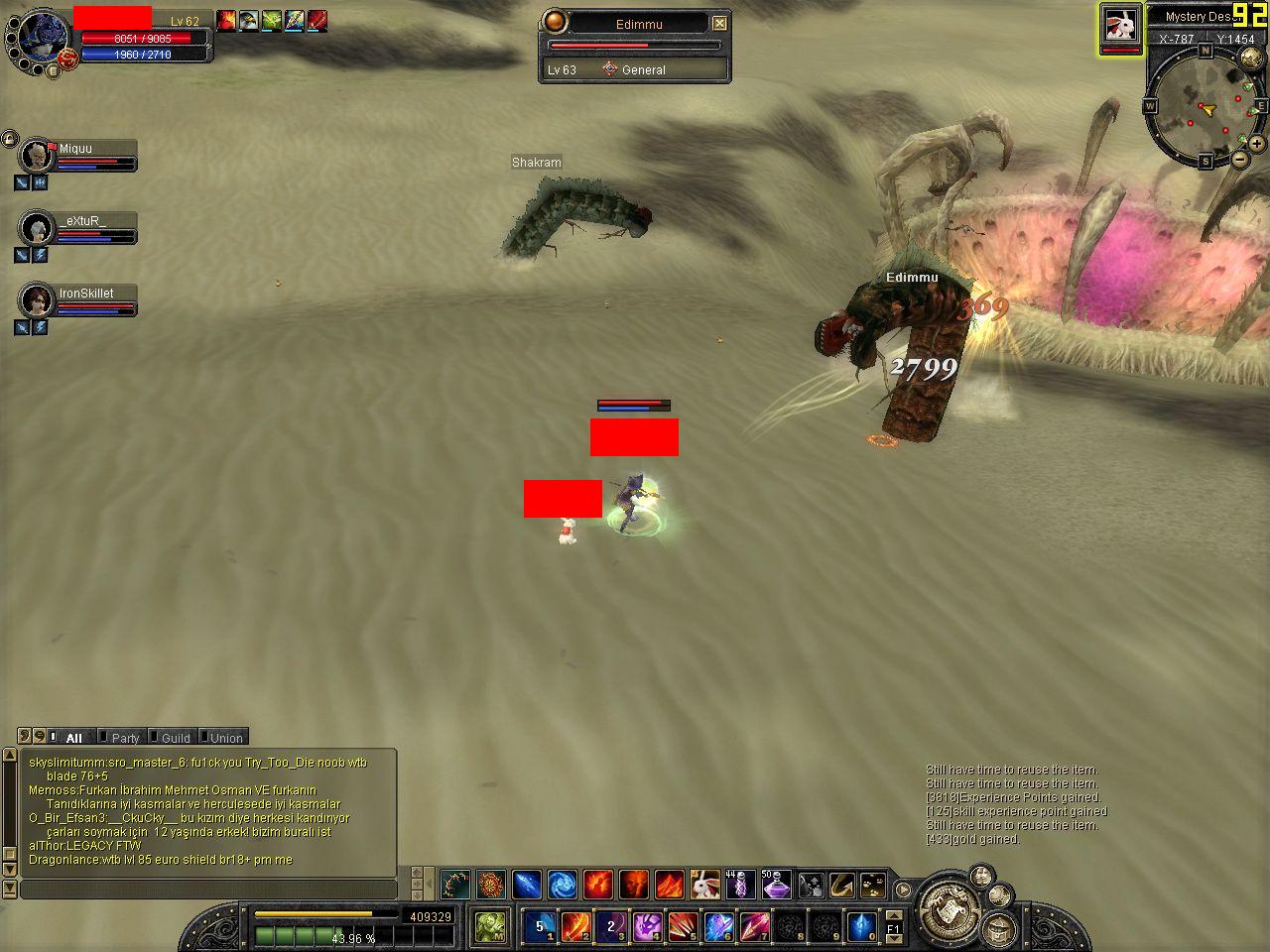Screen dimensions: 1270x952
Task: Activate the skill in hotkey slot 1
Action: [x=540, y=927]
